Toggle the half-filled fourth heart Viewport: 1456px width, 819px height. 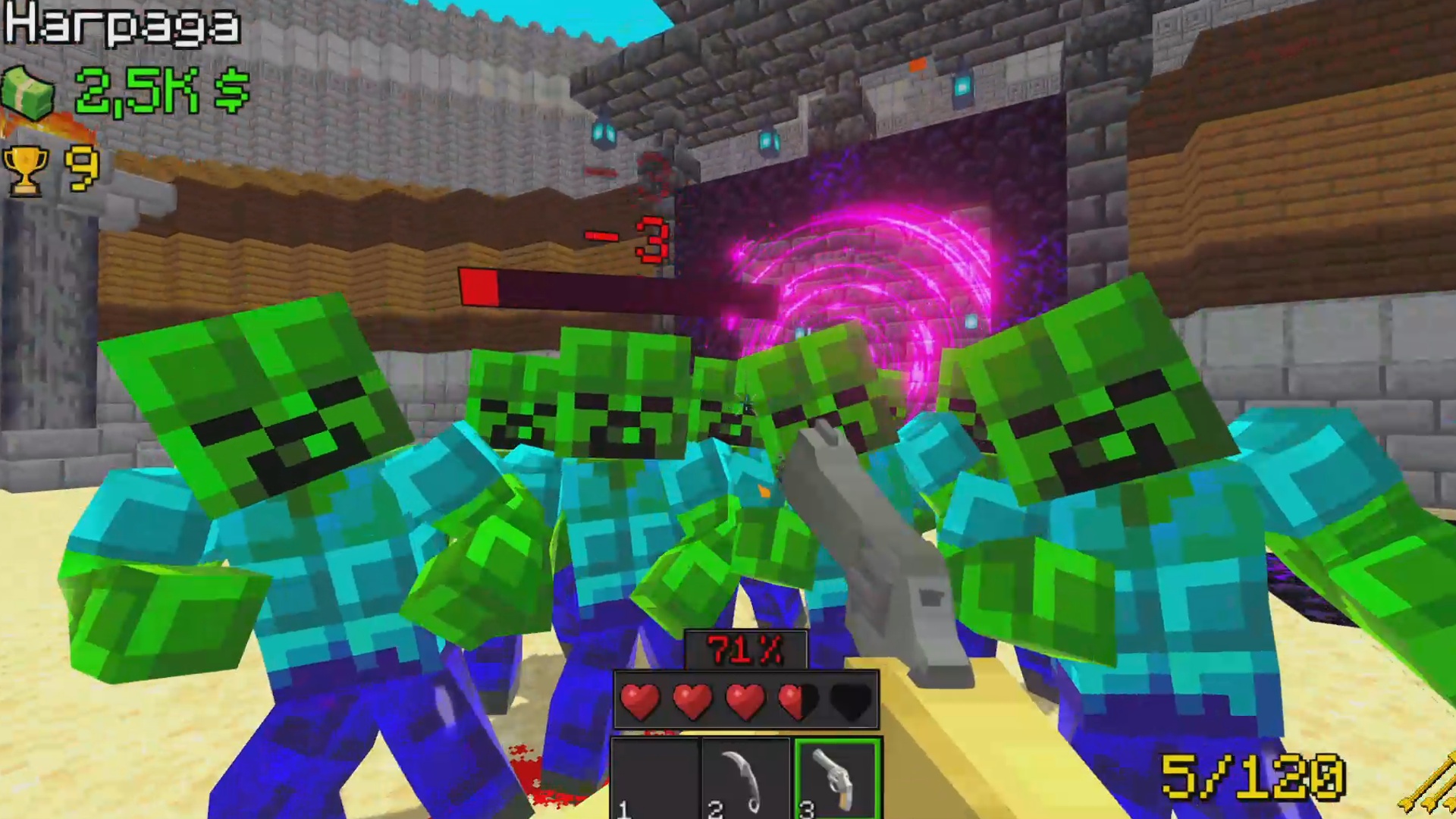coord(797,701)
